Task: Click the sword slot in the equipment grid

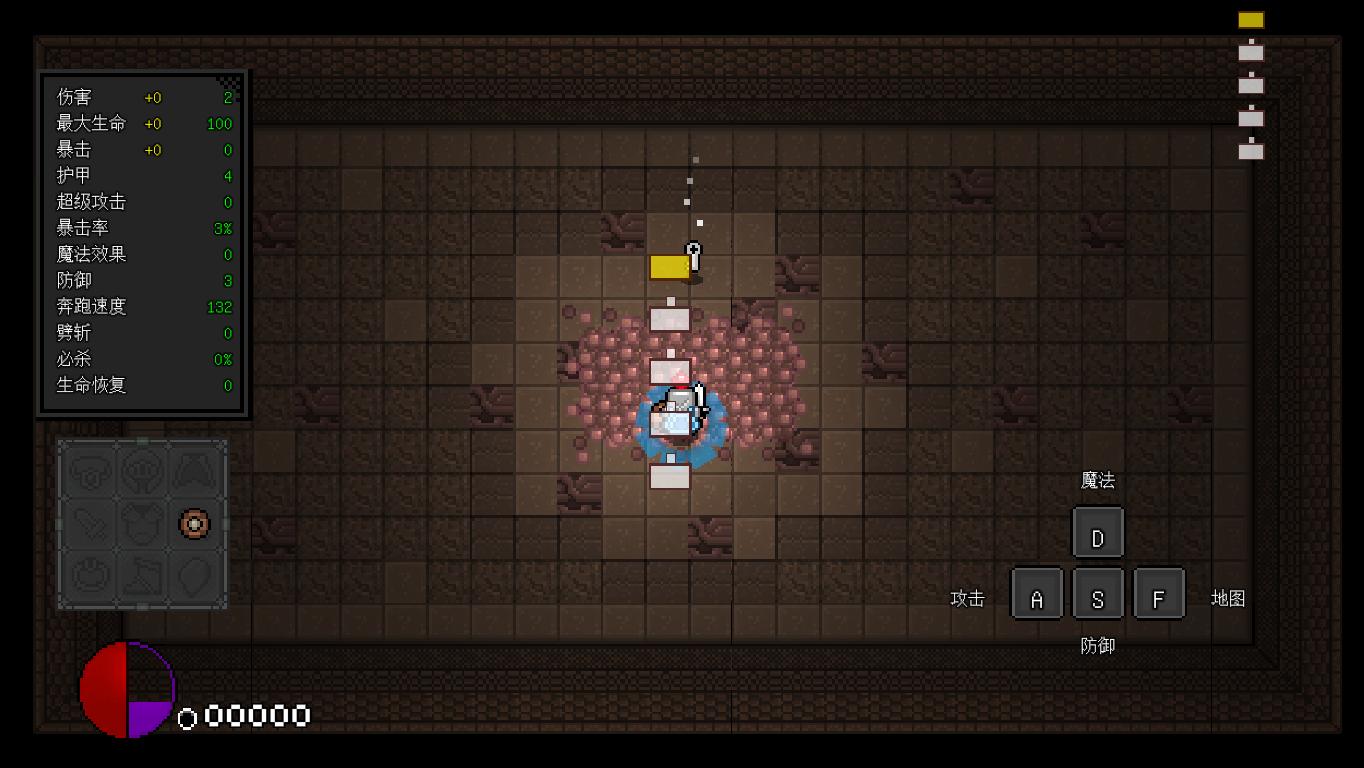Action: [90, 523]
